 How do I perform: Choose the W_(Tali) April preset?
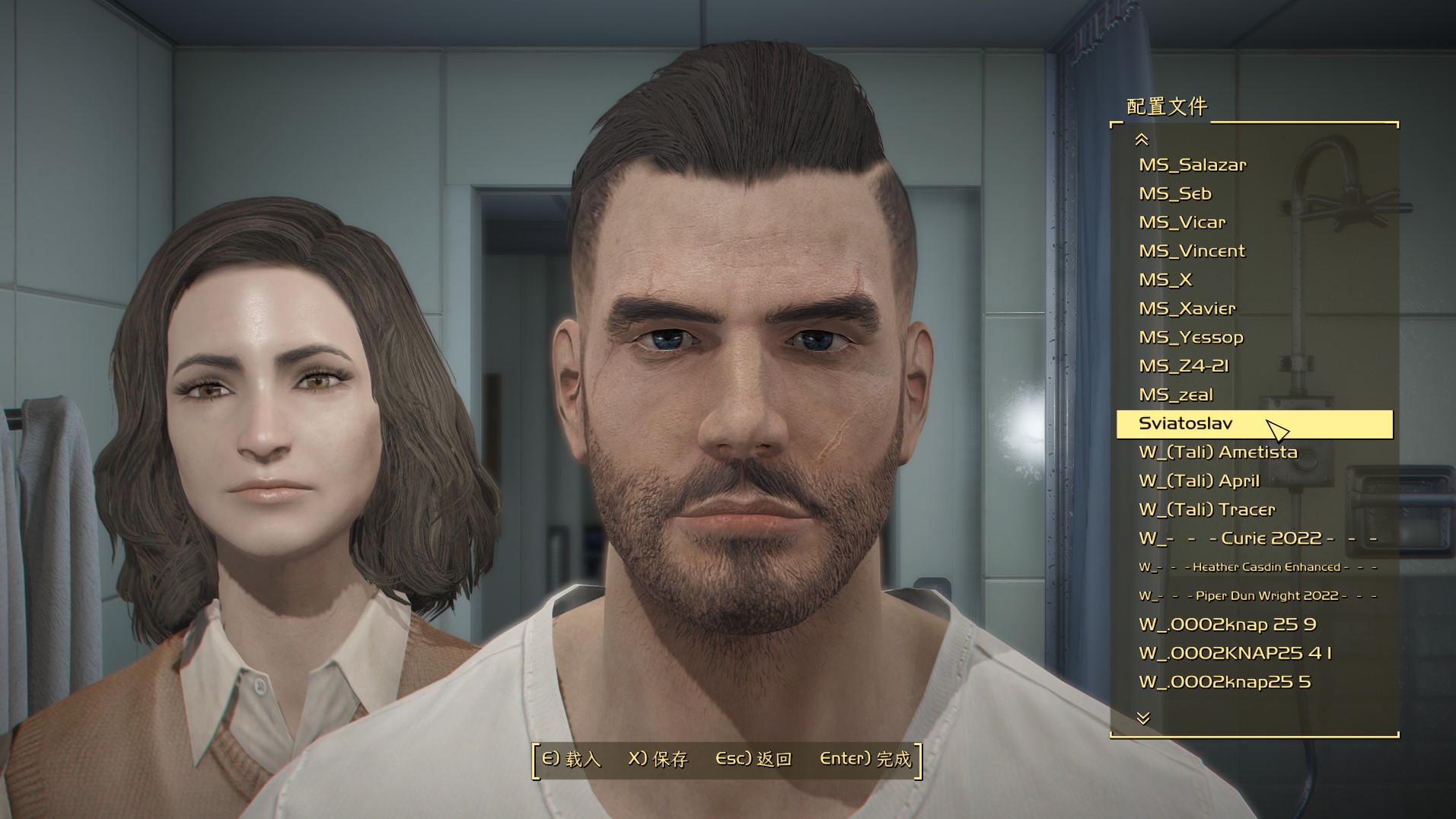pyautogui.click(x=1199, y=481)
